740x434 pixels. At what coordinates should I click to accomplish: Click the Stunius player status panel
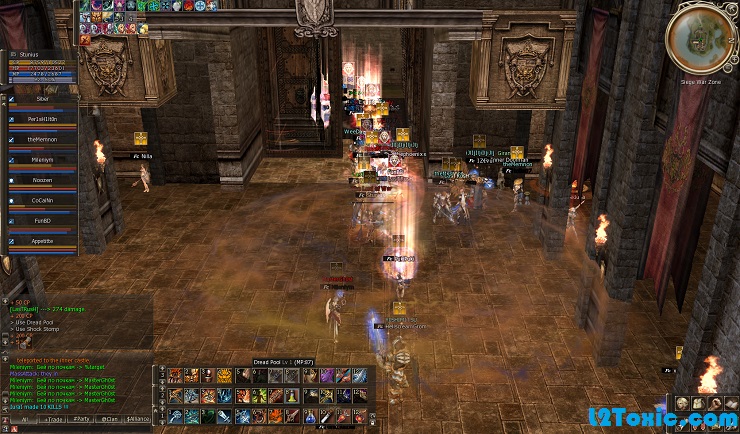click(x=40, y=65)
